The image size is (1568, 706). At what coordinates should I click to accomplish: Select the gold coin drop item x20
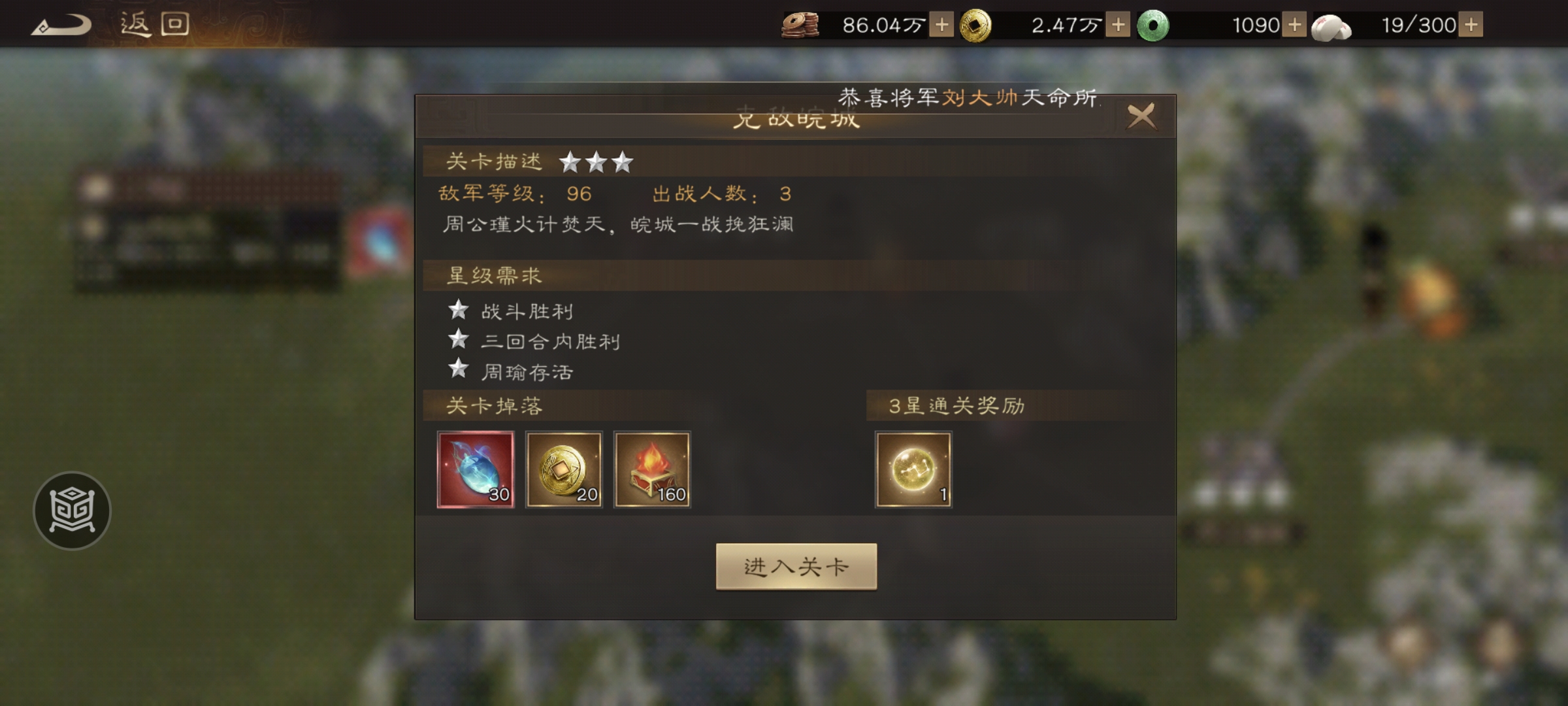tap(564, 469)
